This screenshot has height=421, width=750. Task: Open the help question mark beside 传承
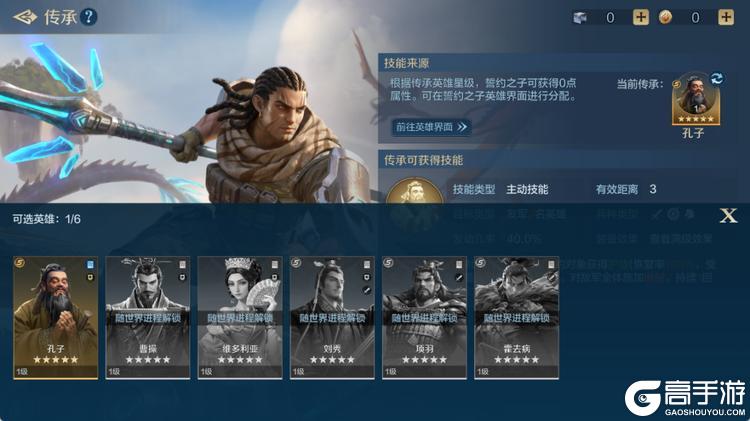pyautogui.click(x=89, y=16)
